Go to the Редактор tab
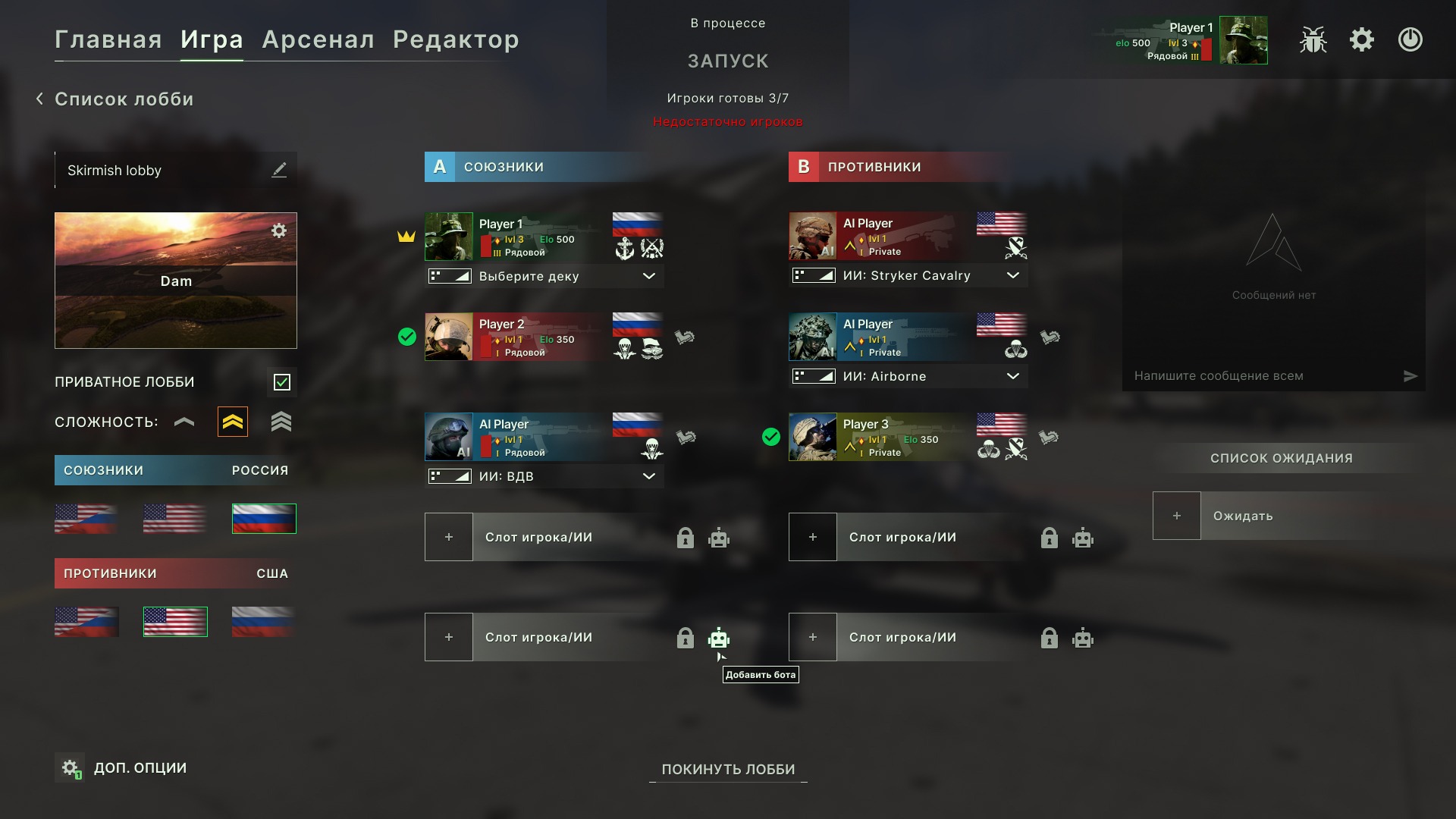1456x819 pixels. point(456,39)
